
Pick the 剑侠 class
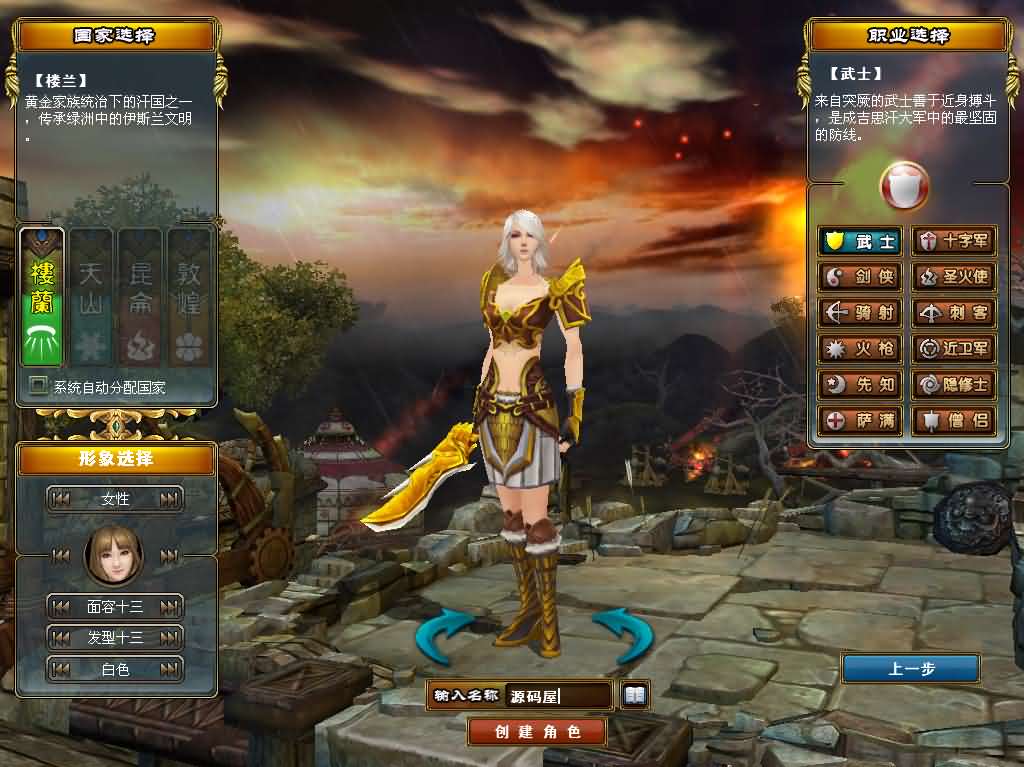point(859,277)
